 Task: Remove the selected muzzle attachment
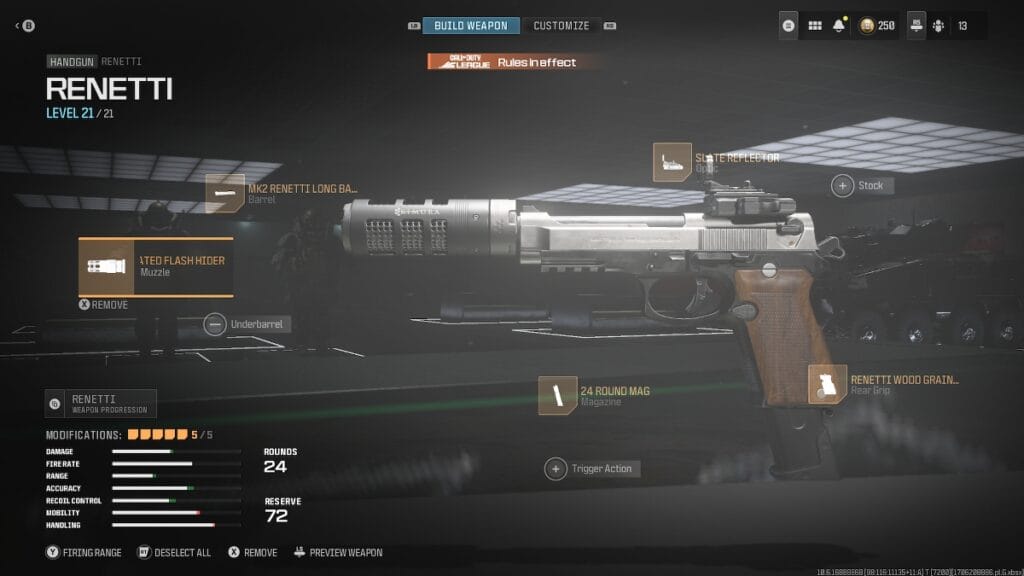tap(103, 305)
